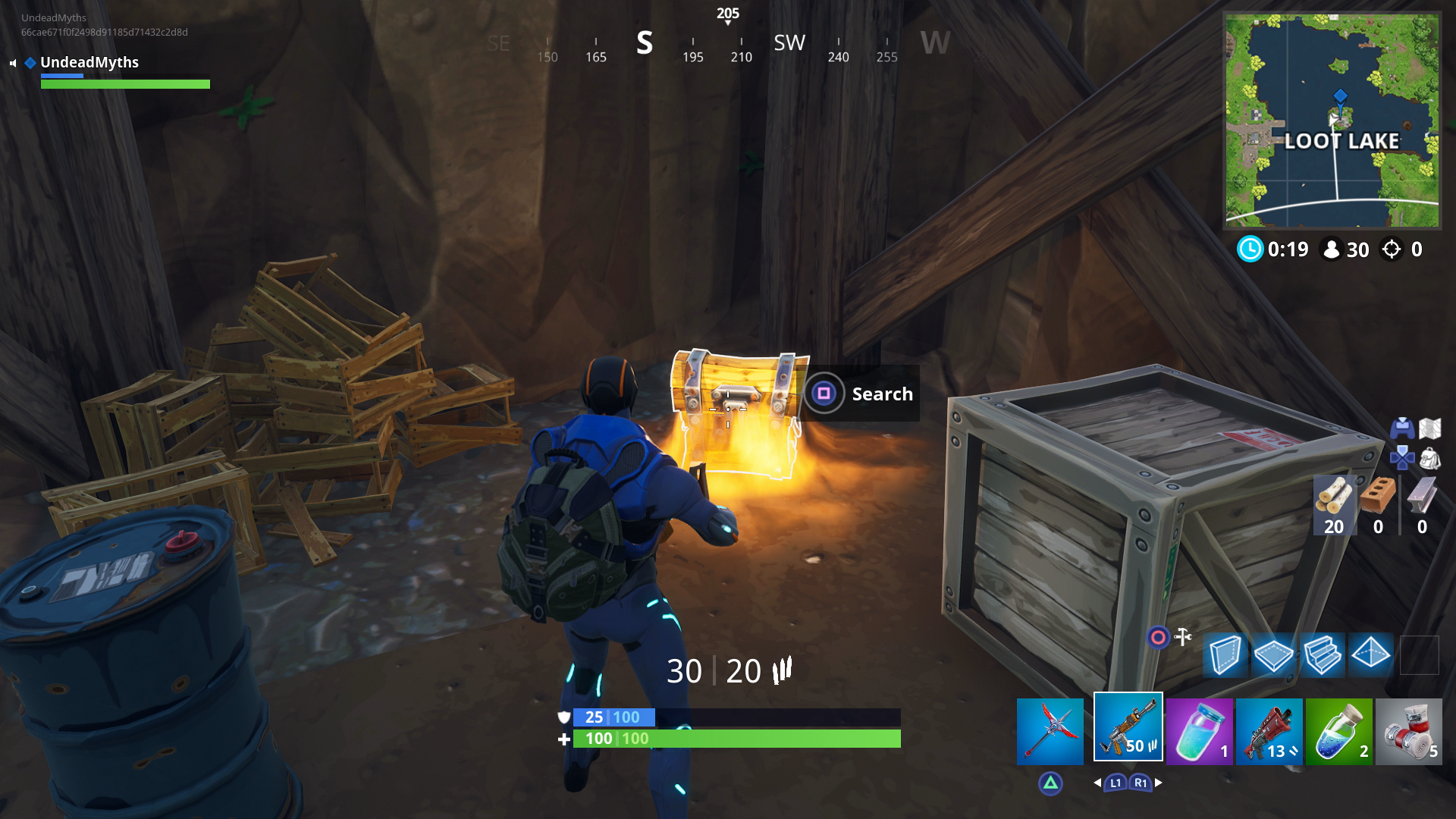Image resolution: width=1456 pixels, height=819 pixels.
Task: Click the UndeadMyths player name
Action: [x=89, y=62]
